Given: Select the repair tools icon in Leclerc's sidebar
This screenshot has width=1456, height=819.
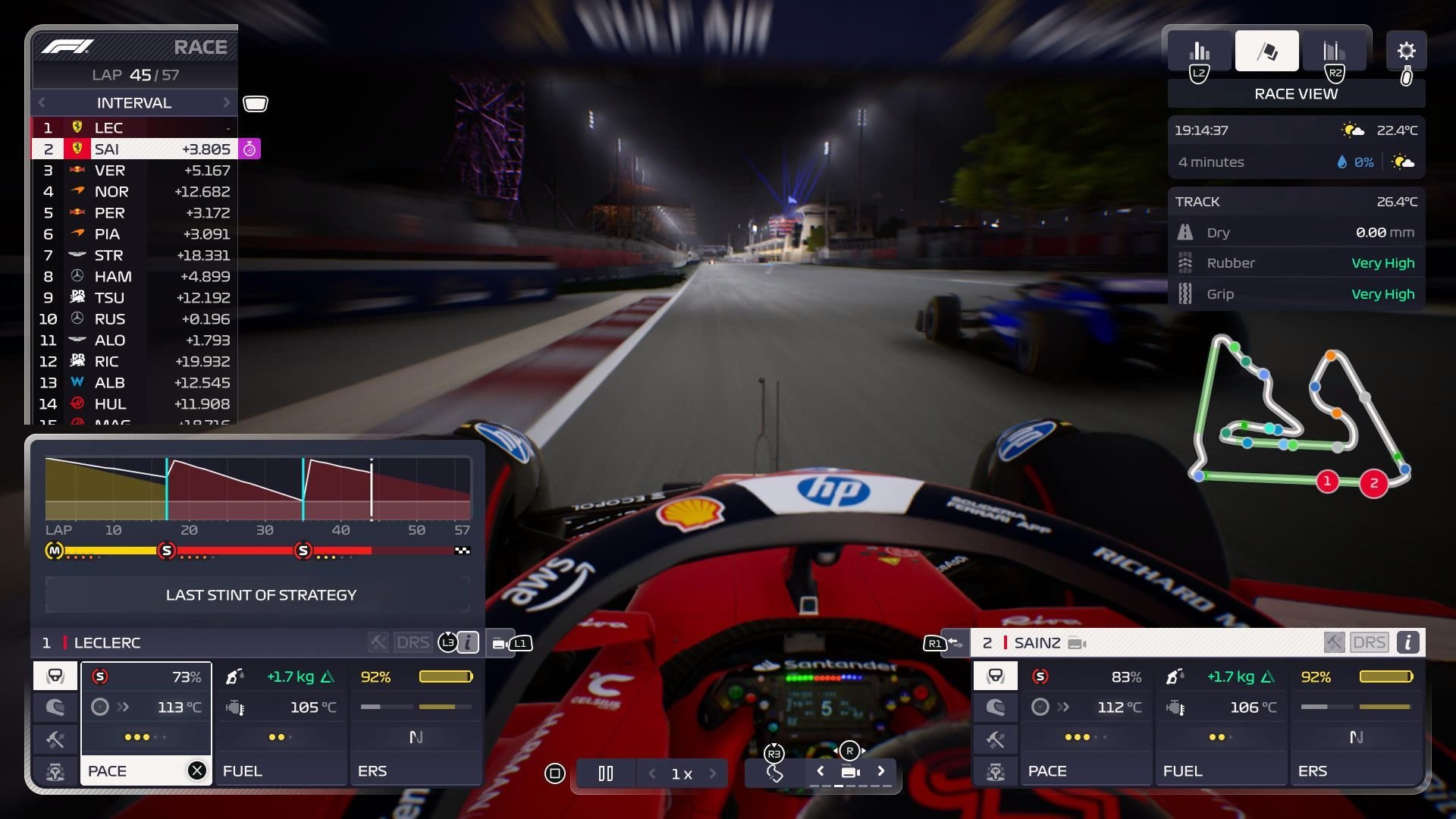Looking at the screenshot, I should click(x=54, y=739).
